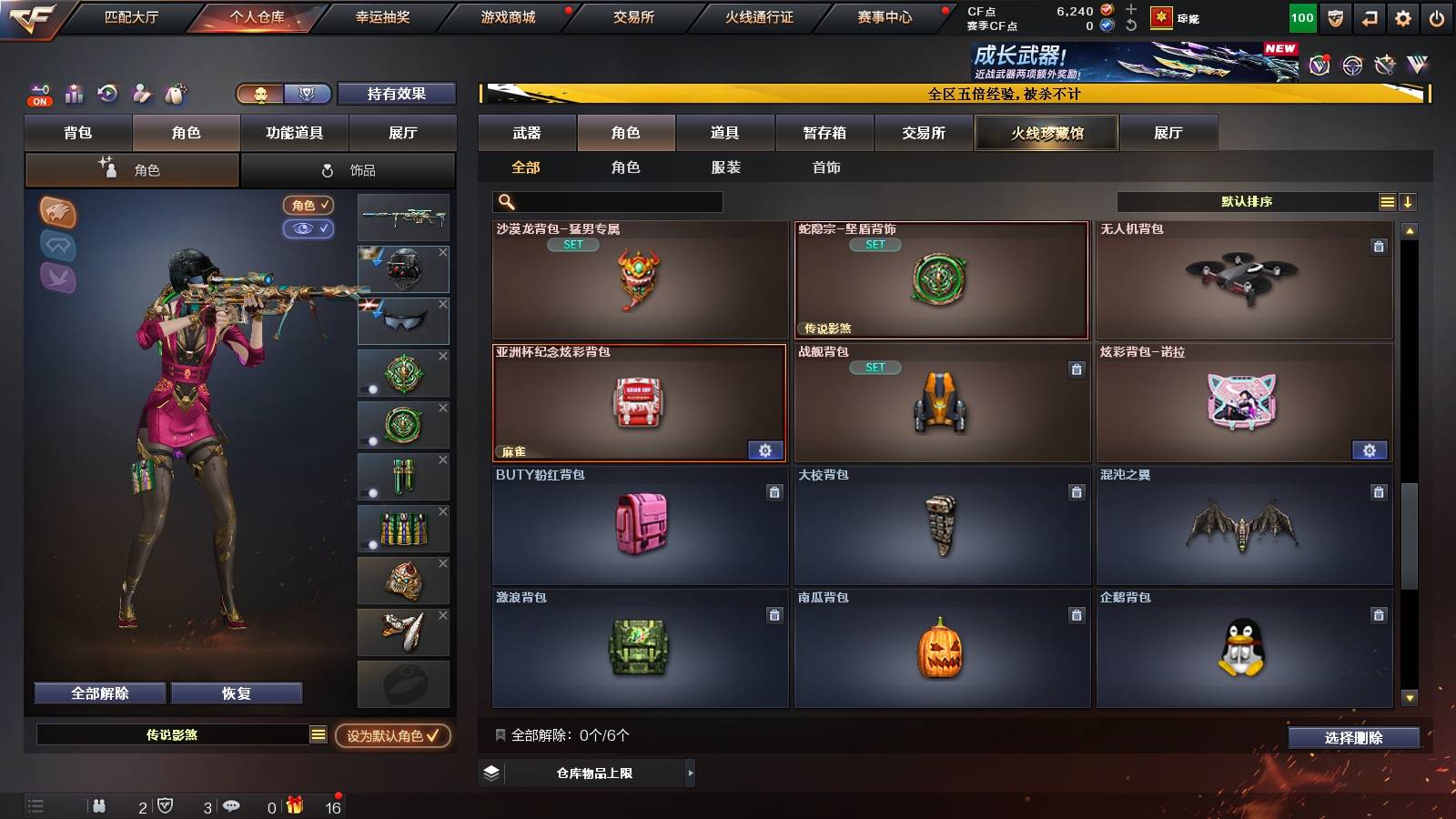This screenshot has height=819, width=1456.
Task: Switch to the 火线珍藏馆 tab
Action: point(1046,133)
